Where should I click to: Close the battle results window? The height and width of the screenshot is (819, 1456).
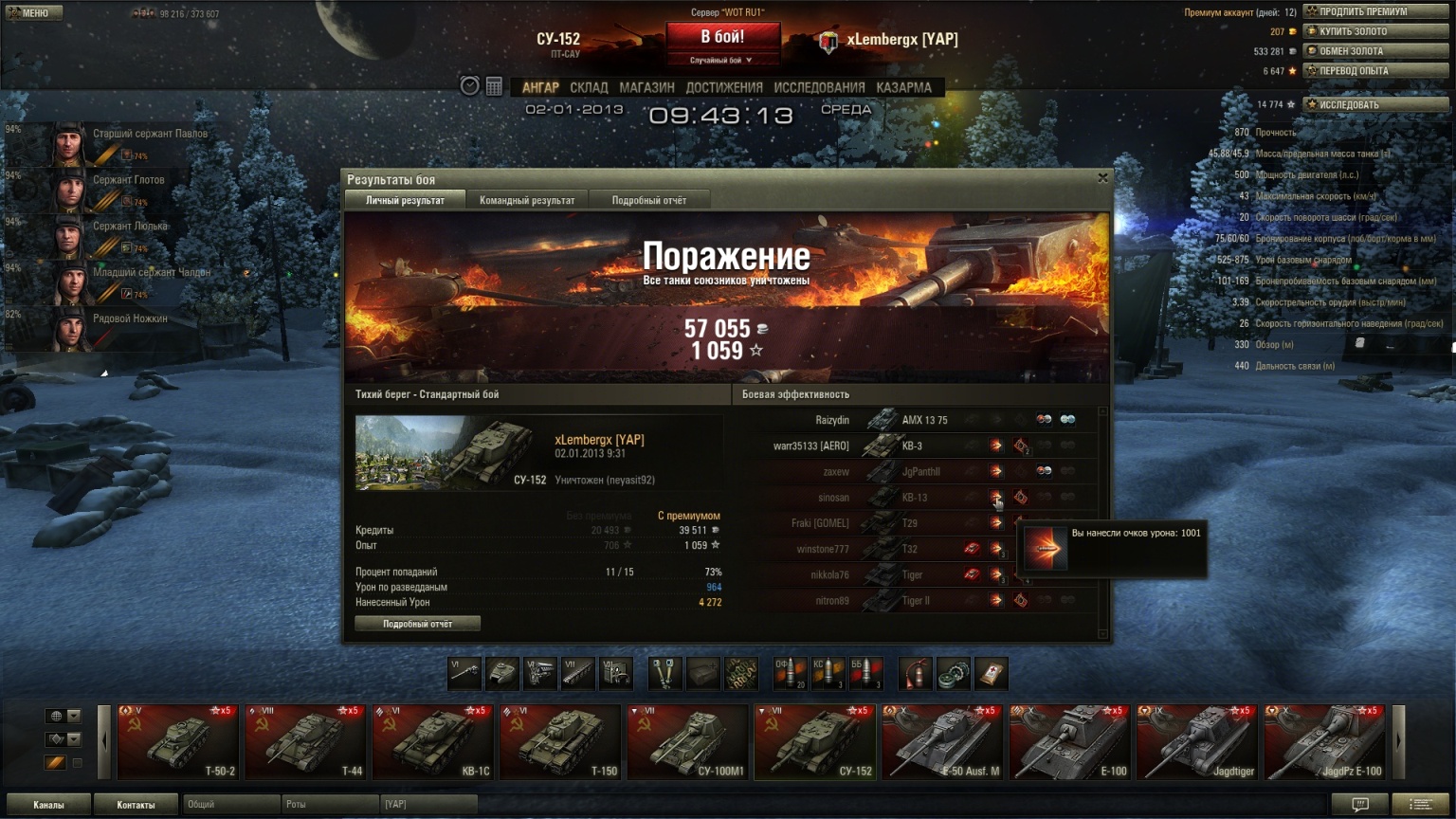click(x=1102, y=177)
